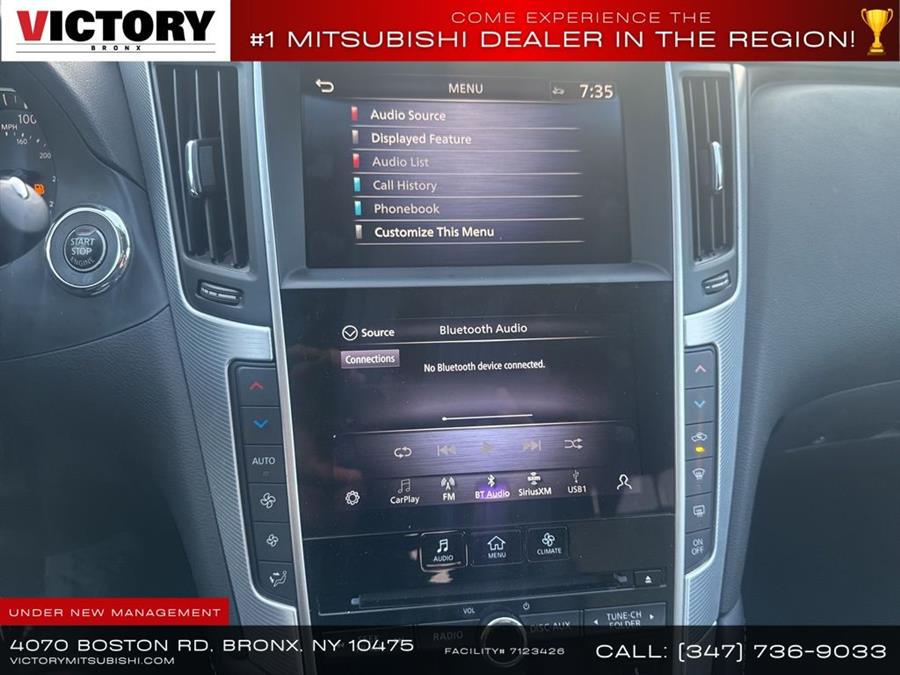Switch audio source to FM radio
Screen dimensions: 900x675
pyautogui.click(x=448, y=489)
